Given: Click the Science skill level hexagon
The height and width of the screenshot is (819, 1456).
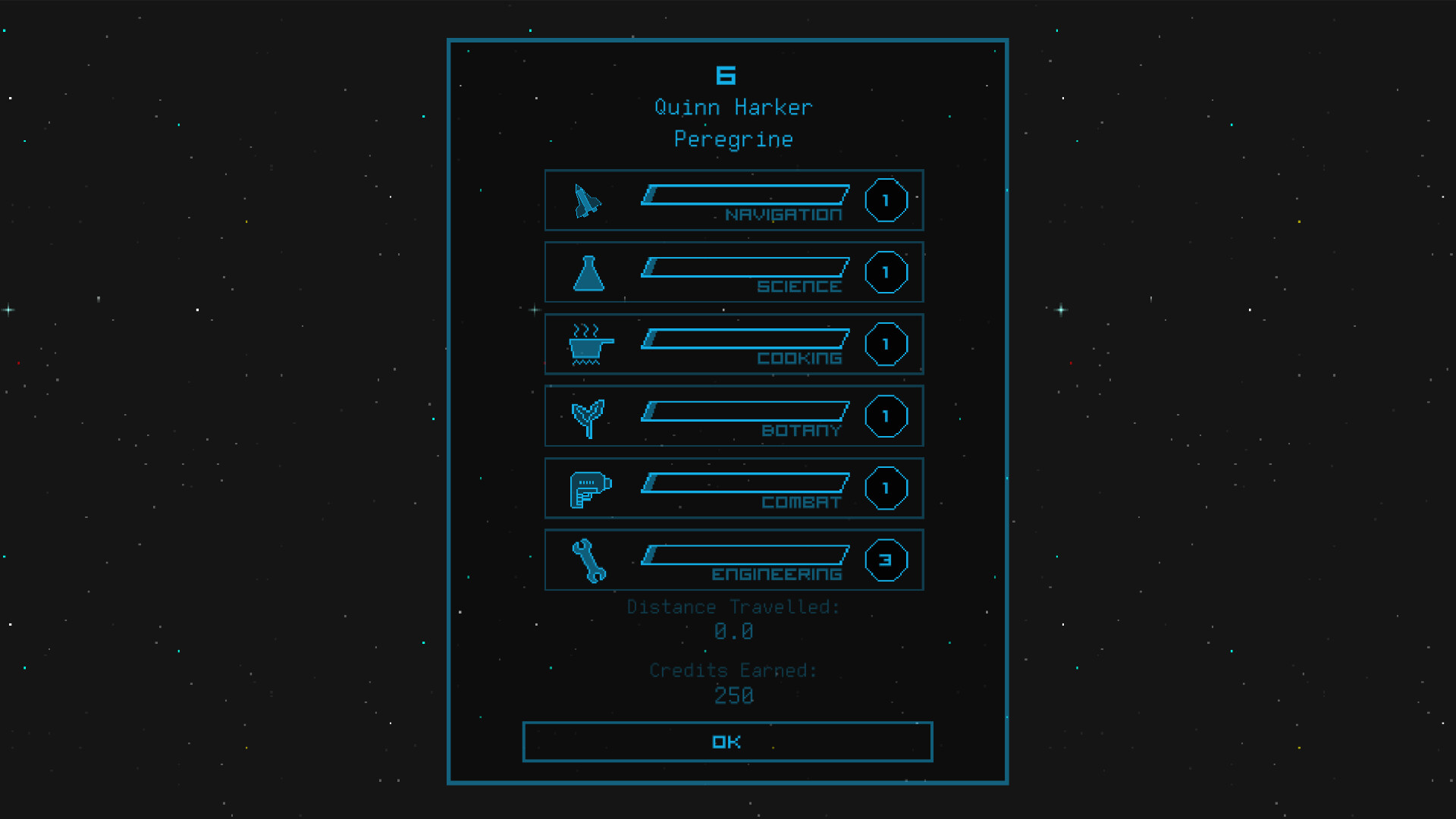Looking at the screenshot, I should coord(886,272).
